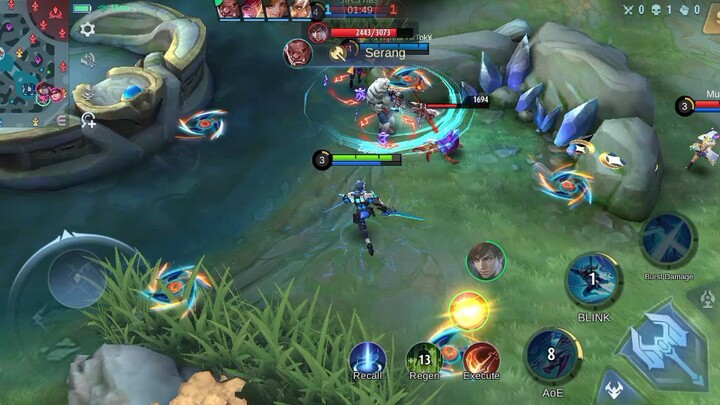Tap the turret-target button beside attack
The height and width of the screenshot is (405, 720).
coord(705,297)
